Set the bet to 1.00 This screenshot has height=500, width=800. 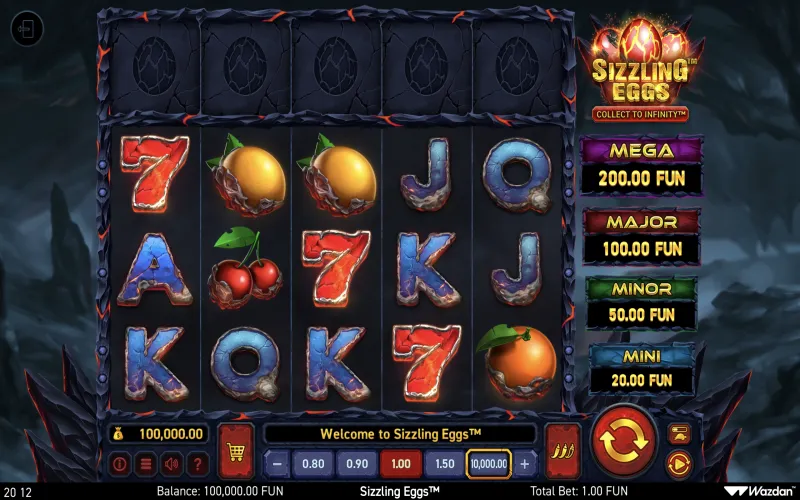point(400,464)
